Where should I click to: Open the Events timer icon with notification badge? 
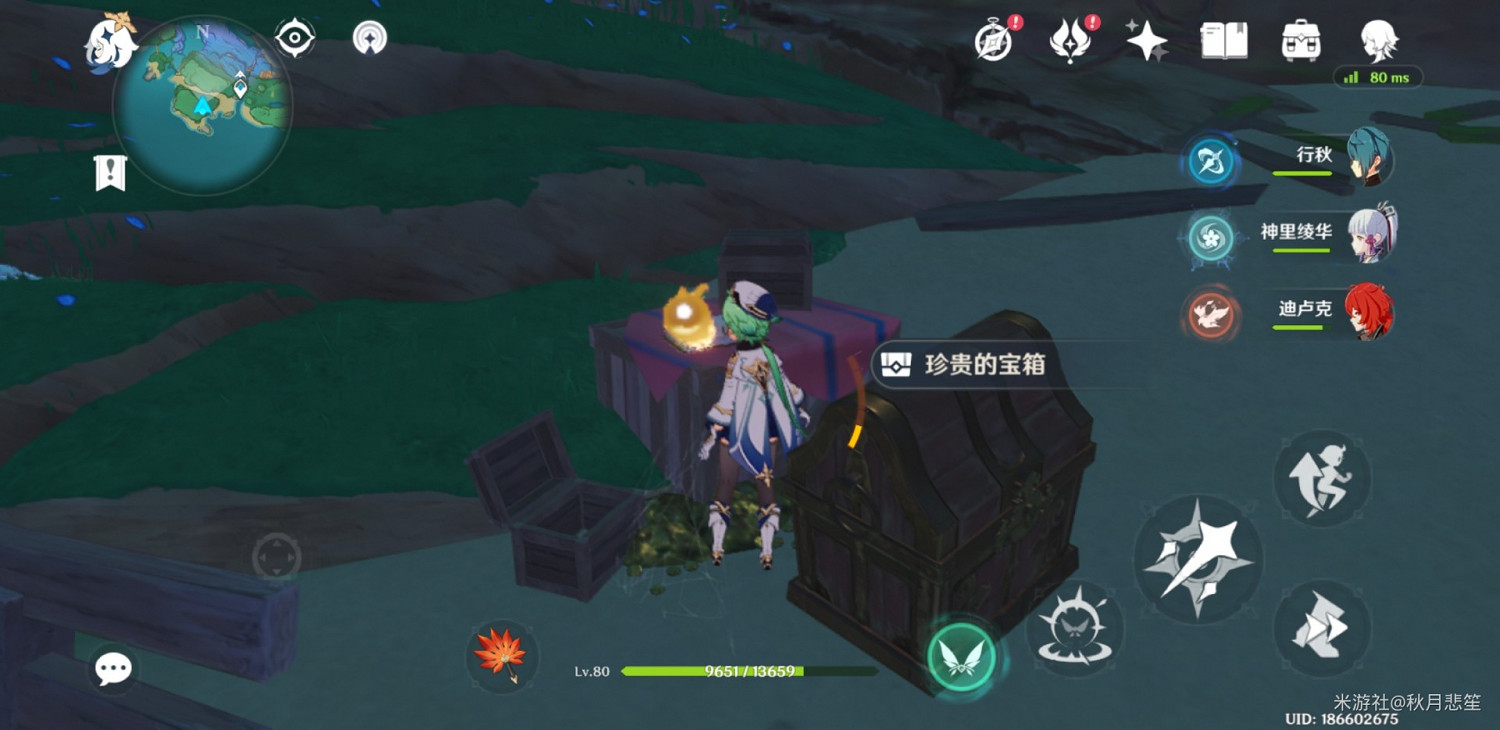tap(991, 40)
